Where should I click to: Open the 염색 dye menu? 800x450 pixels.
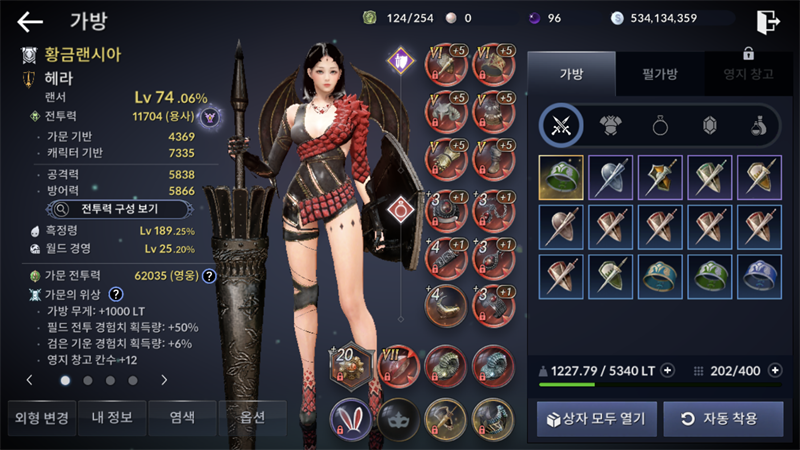click(181, 417)
